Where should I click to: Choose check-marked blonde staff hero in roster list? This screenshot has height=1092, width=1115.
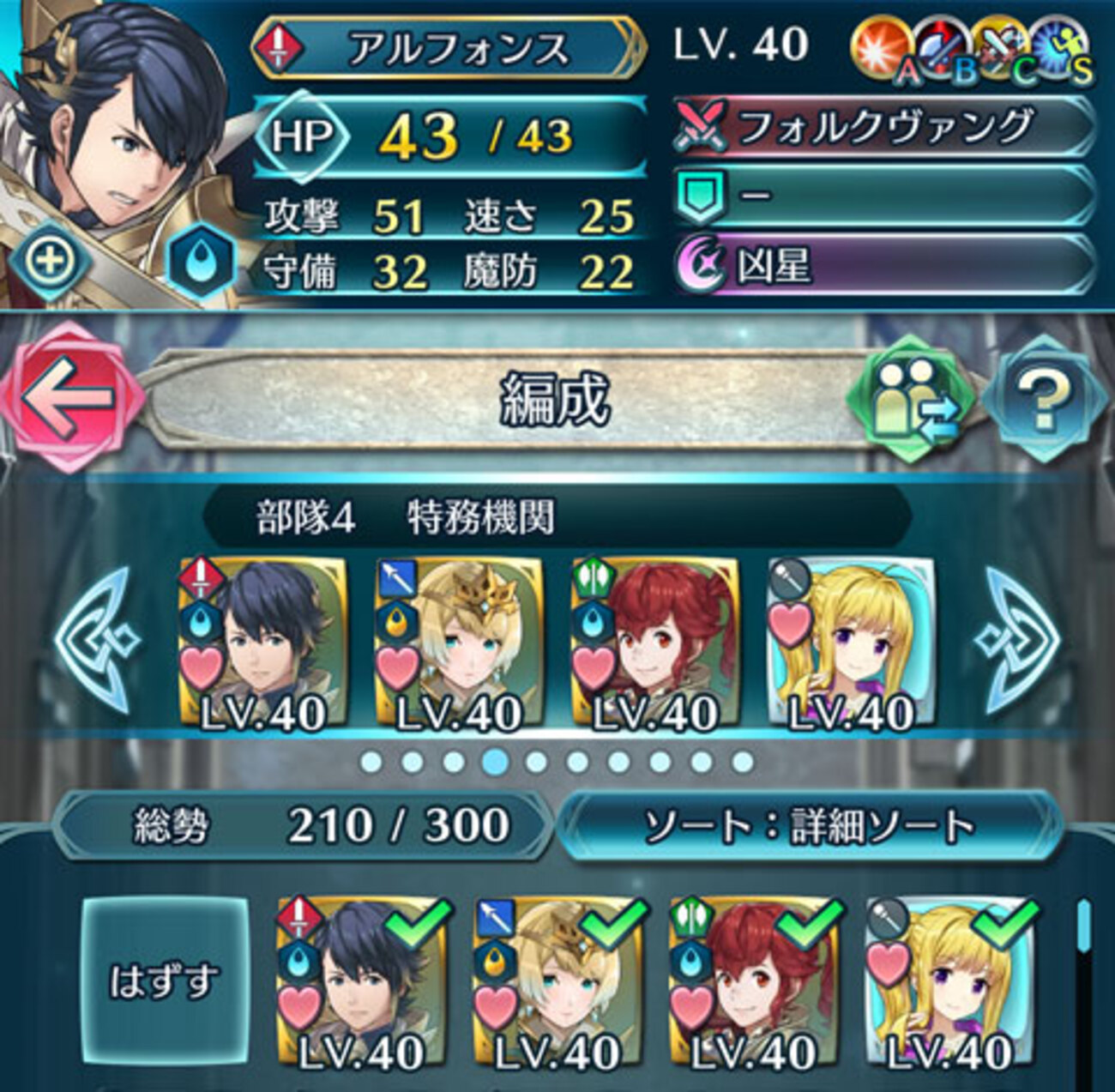[949, 985]
